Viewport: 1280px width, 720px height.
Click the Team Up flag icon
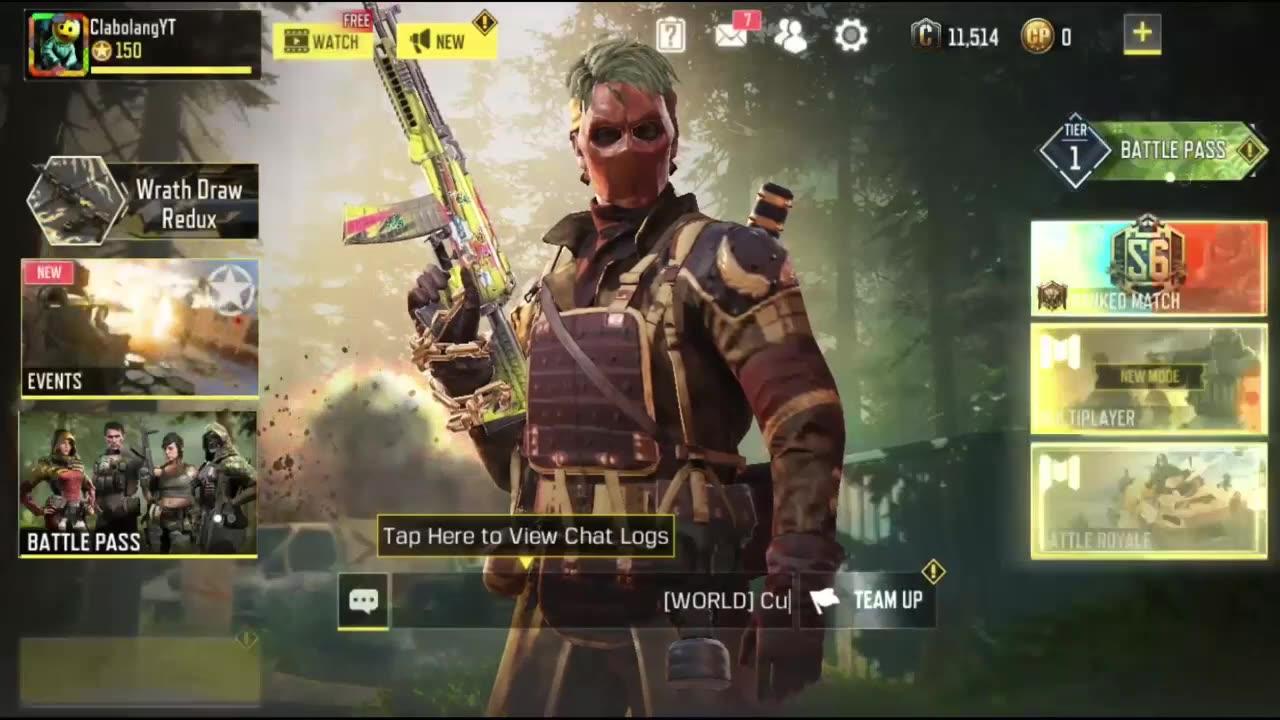click(x=828, y=600)
